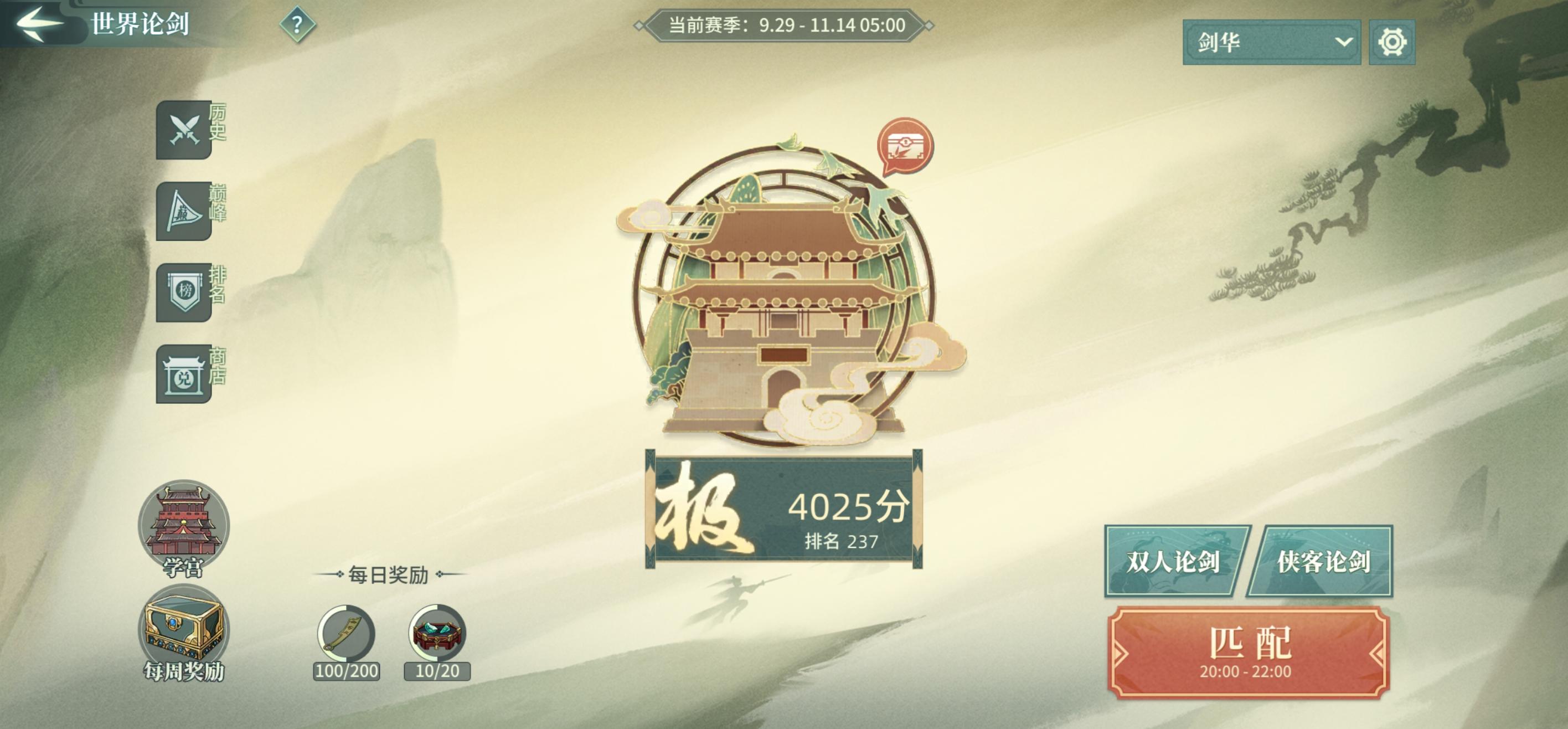Open the help question mark near the title
Viewport: 1568px width, 729px height.
point(298,25)
